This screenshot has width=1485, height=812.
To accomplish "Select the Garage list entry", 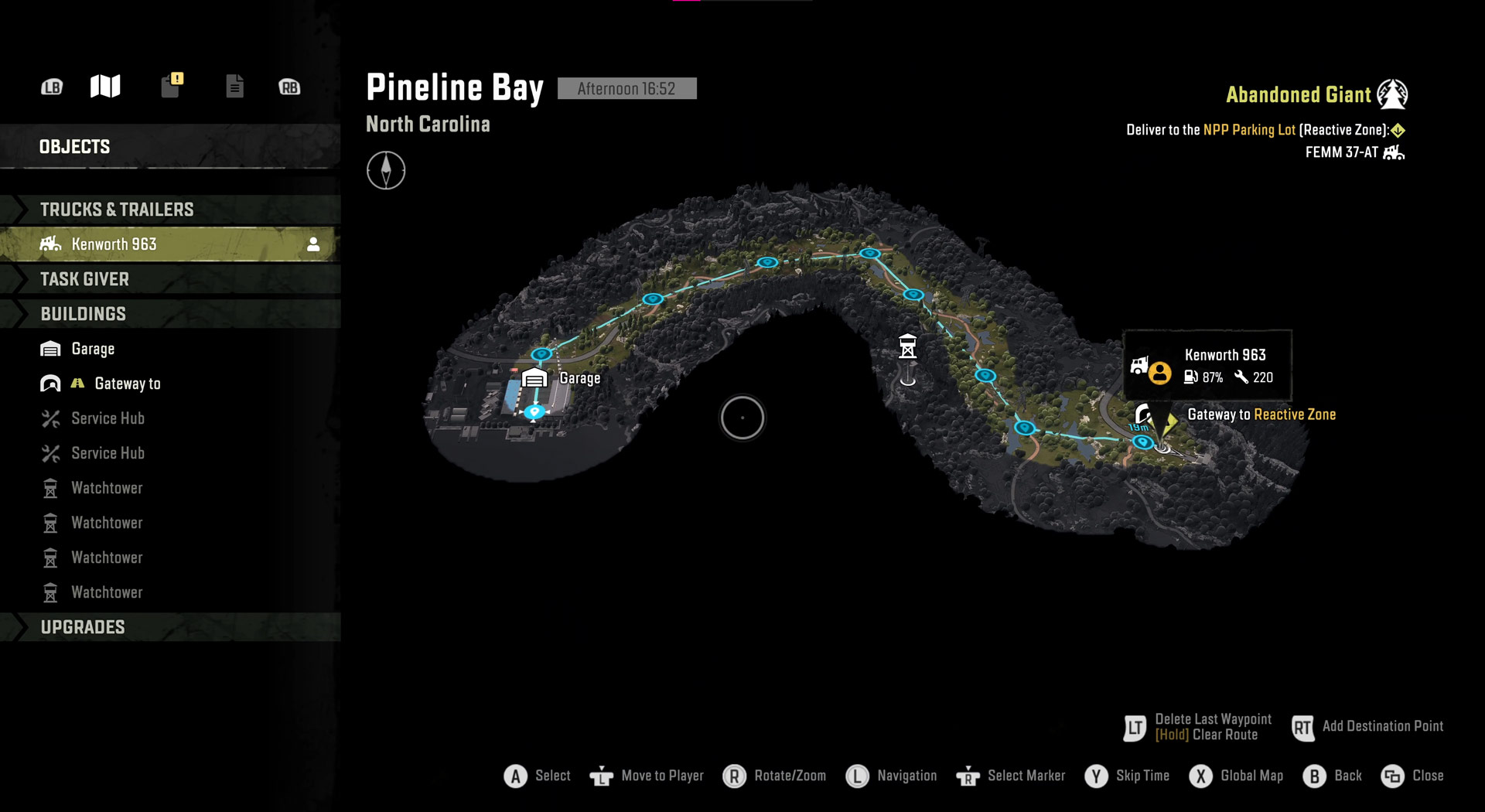I will (x=93, y=349).
